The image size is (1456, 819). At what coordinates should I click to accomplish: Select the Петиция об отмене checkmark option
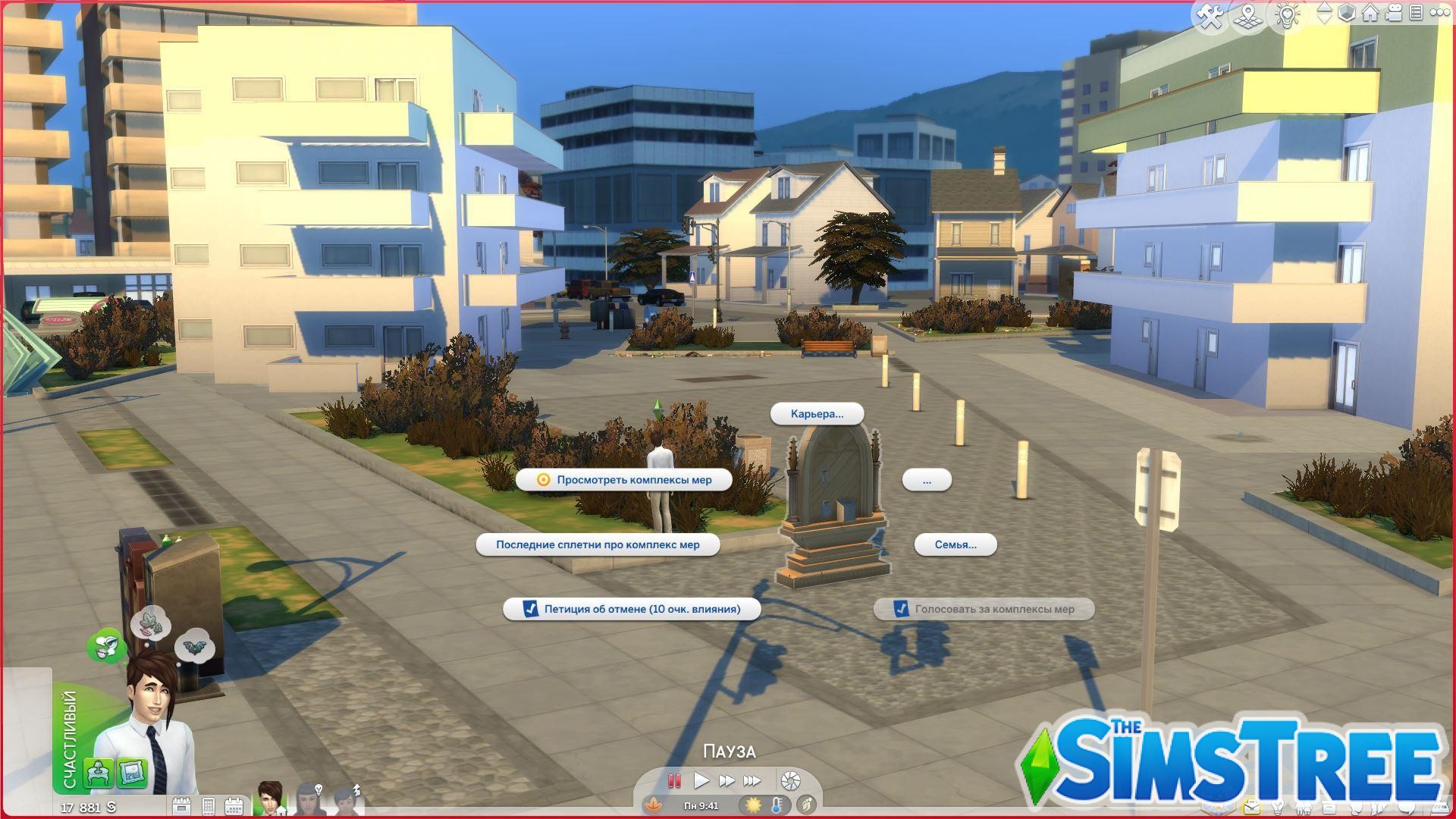coord(632,609)
